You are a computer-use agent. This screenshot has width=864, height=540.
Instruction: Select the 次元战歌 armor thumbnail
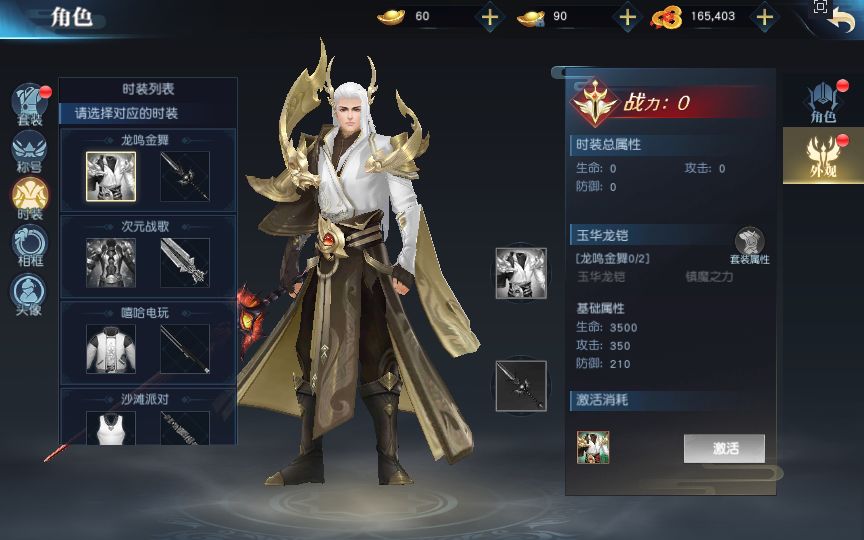(x=111, y=263)
